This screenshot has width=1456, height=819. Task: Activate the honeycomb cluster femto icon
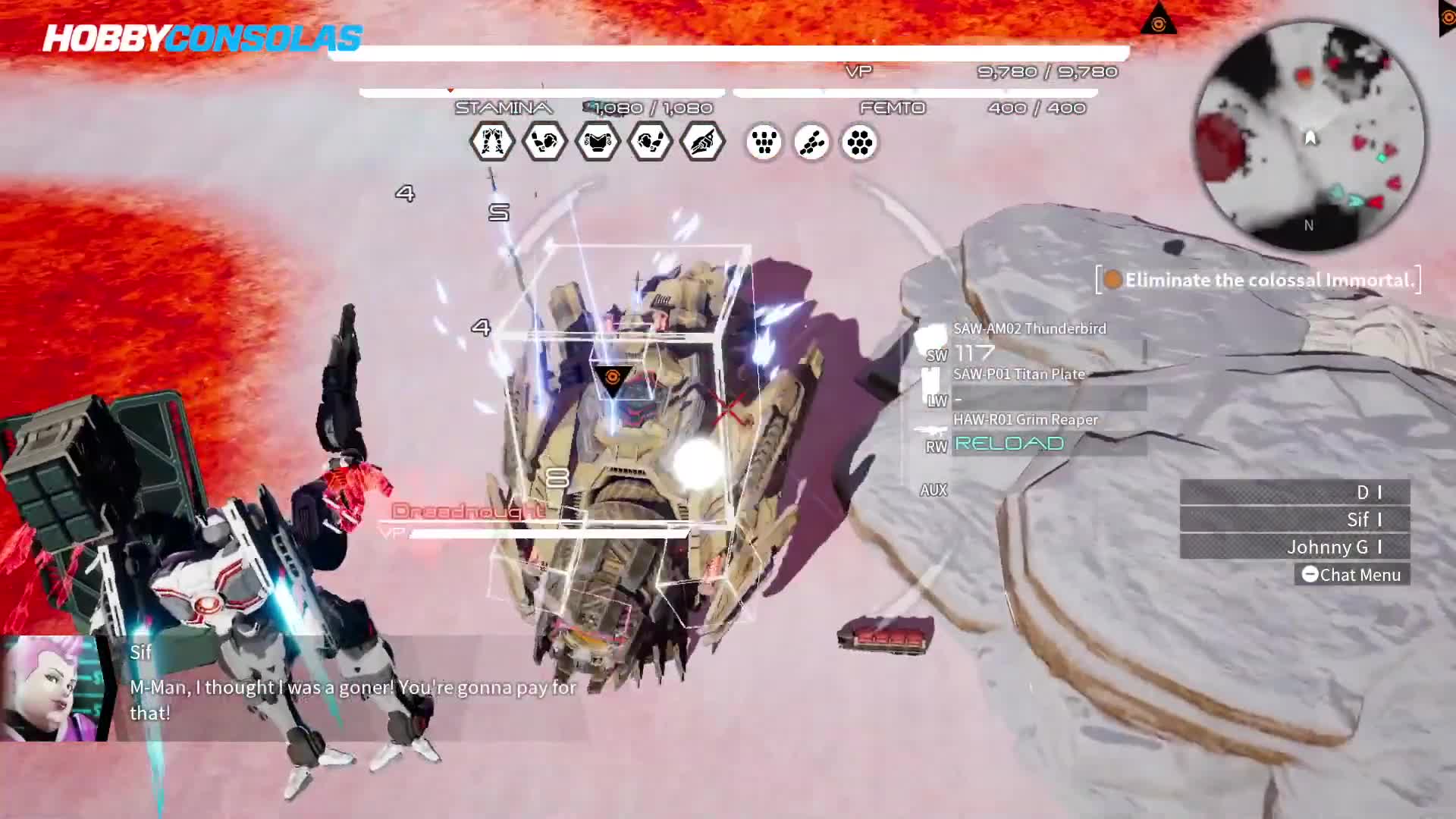coord(859,143)
